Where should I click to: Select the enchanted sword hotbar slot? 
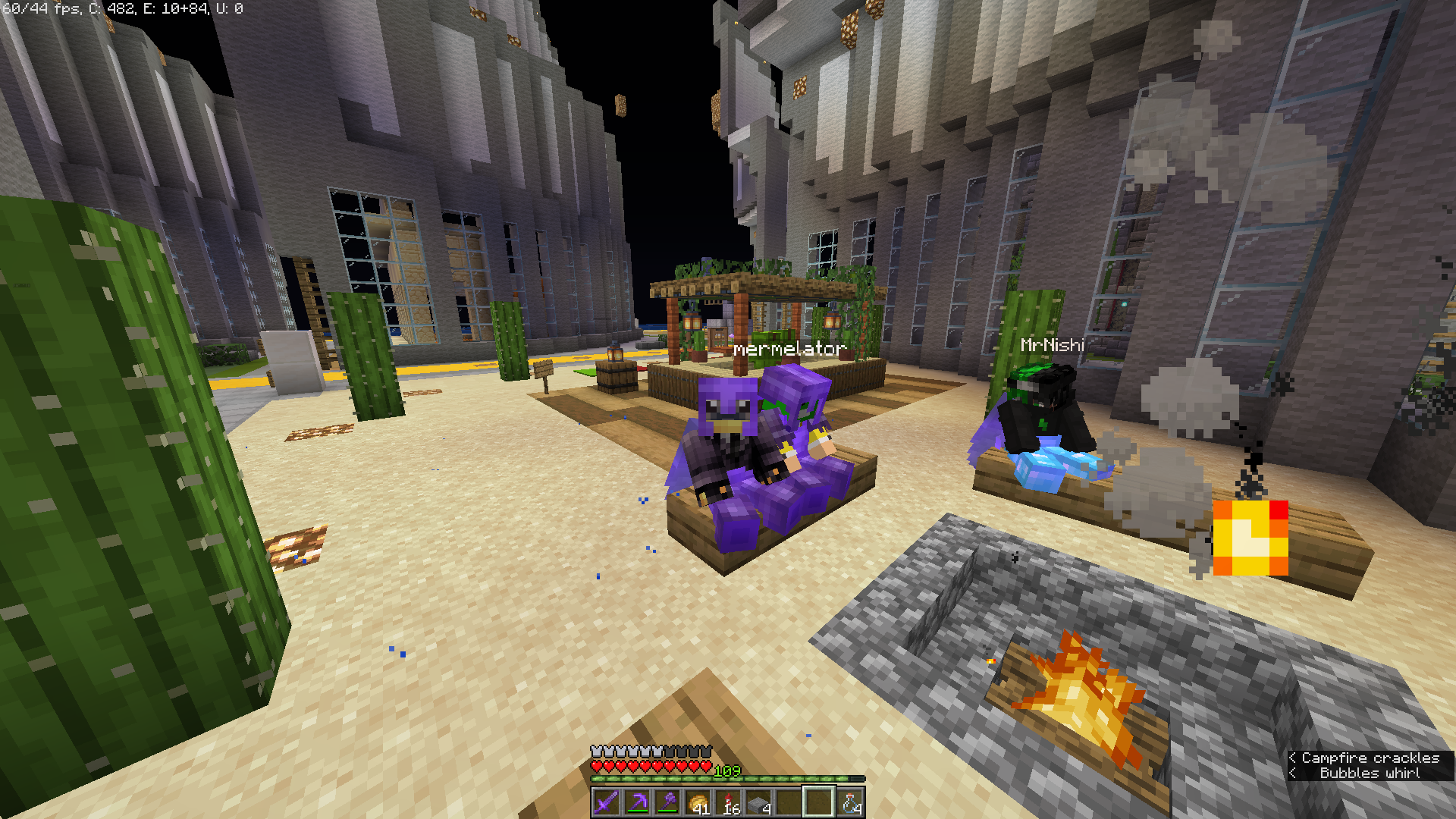[606, 802]
